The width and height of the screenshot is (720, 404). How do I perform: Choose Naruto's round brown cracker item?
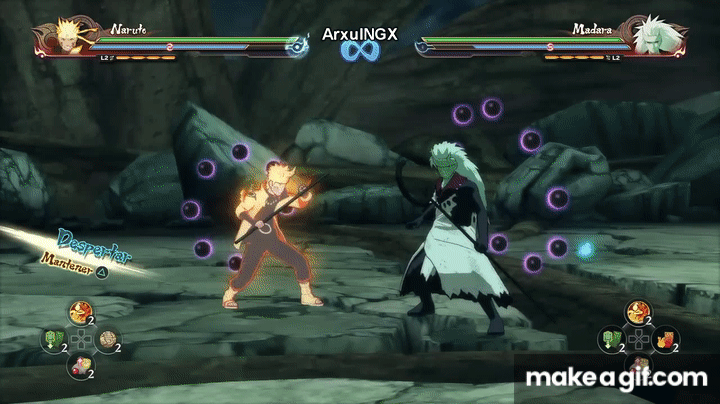point(106,340)
